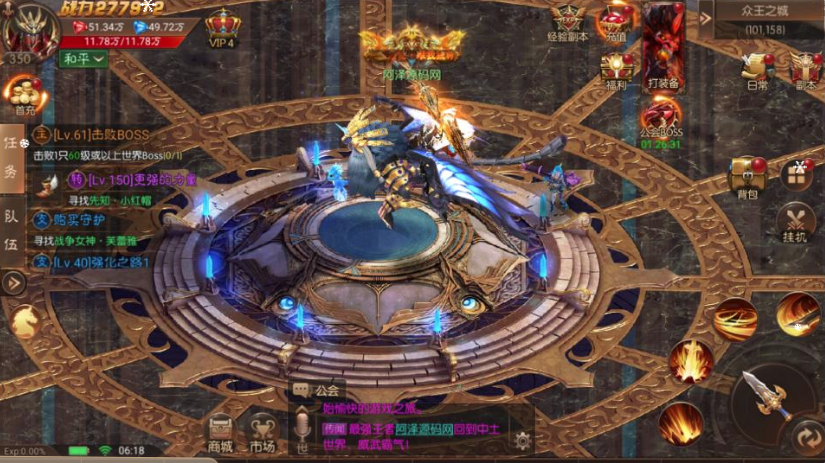
Task: Open the 经验副本 experience dungeon icon
Action: point(569,24)
